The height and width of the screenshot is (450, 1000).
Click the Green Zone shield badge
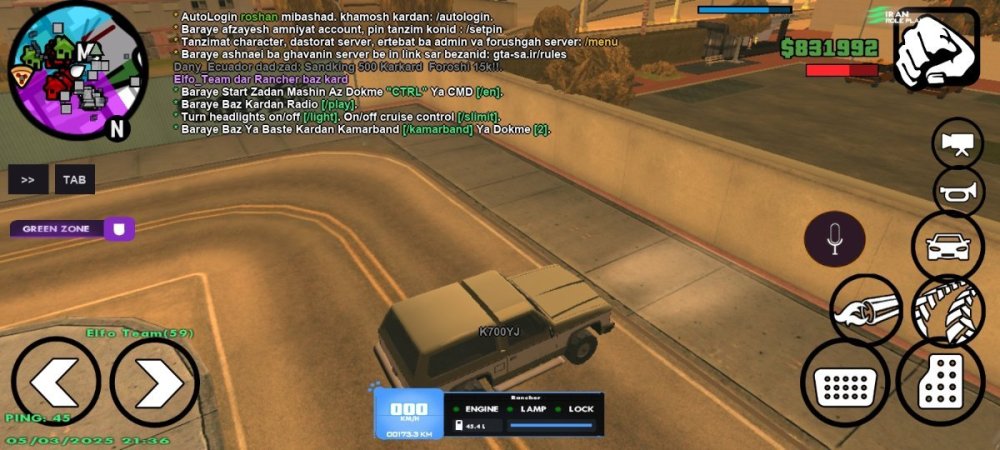120,229
